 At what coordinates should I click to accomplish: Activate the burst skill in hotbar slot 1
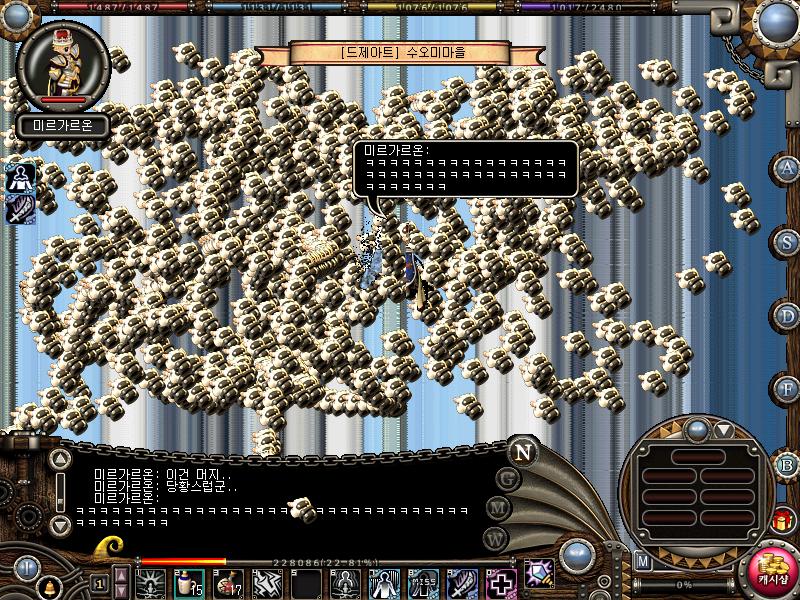[x=152, y=582]
